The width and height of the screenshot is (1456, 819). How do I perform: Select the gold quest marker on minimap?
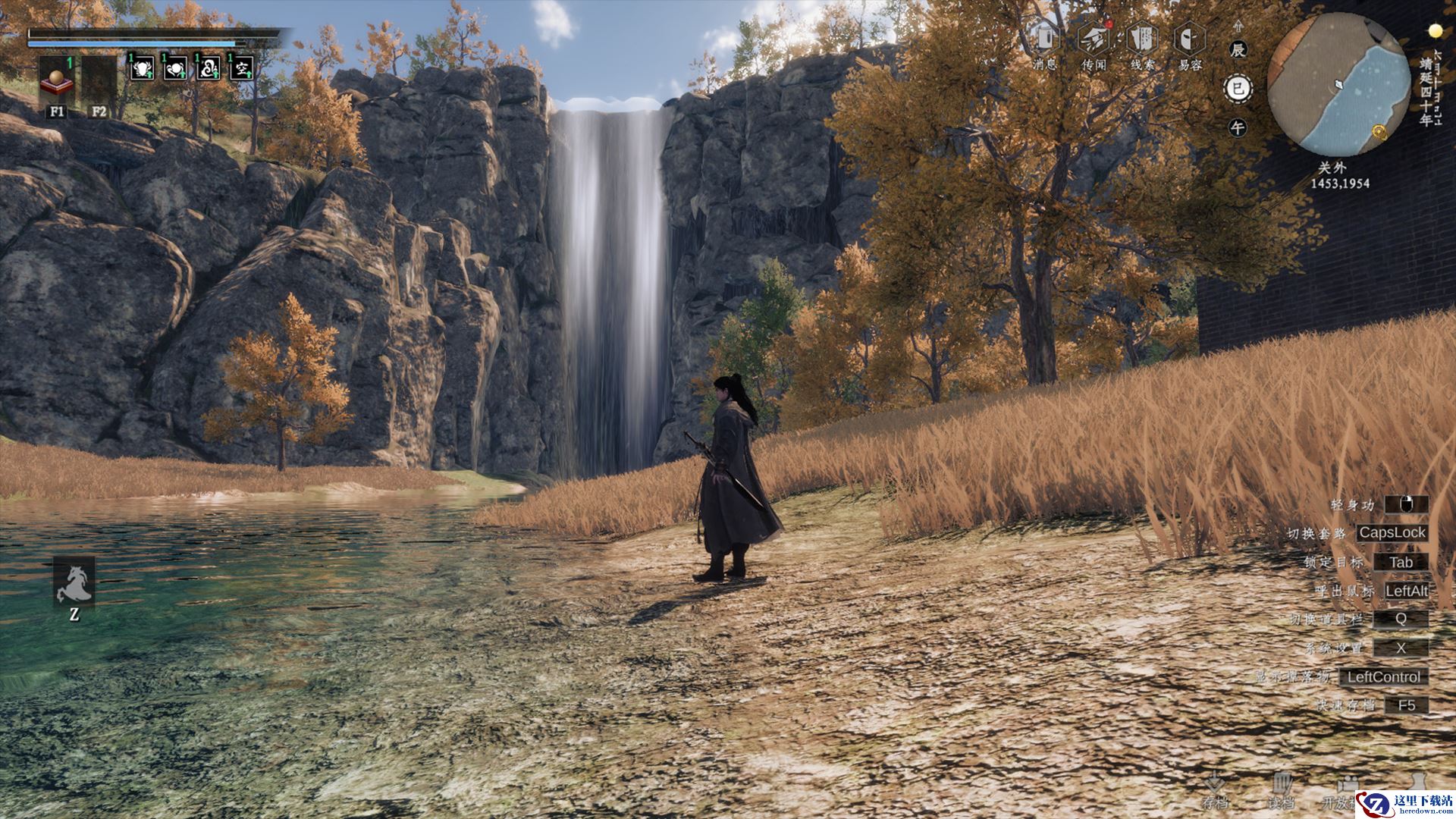[x=1379, y=134]
